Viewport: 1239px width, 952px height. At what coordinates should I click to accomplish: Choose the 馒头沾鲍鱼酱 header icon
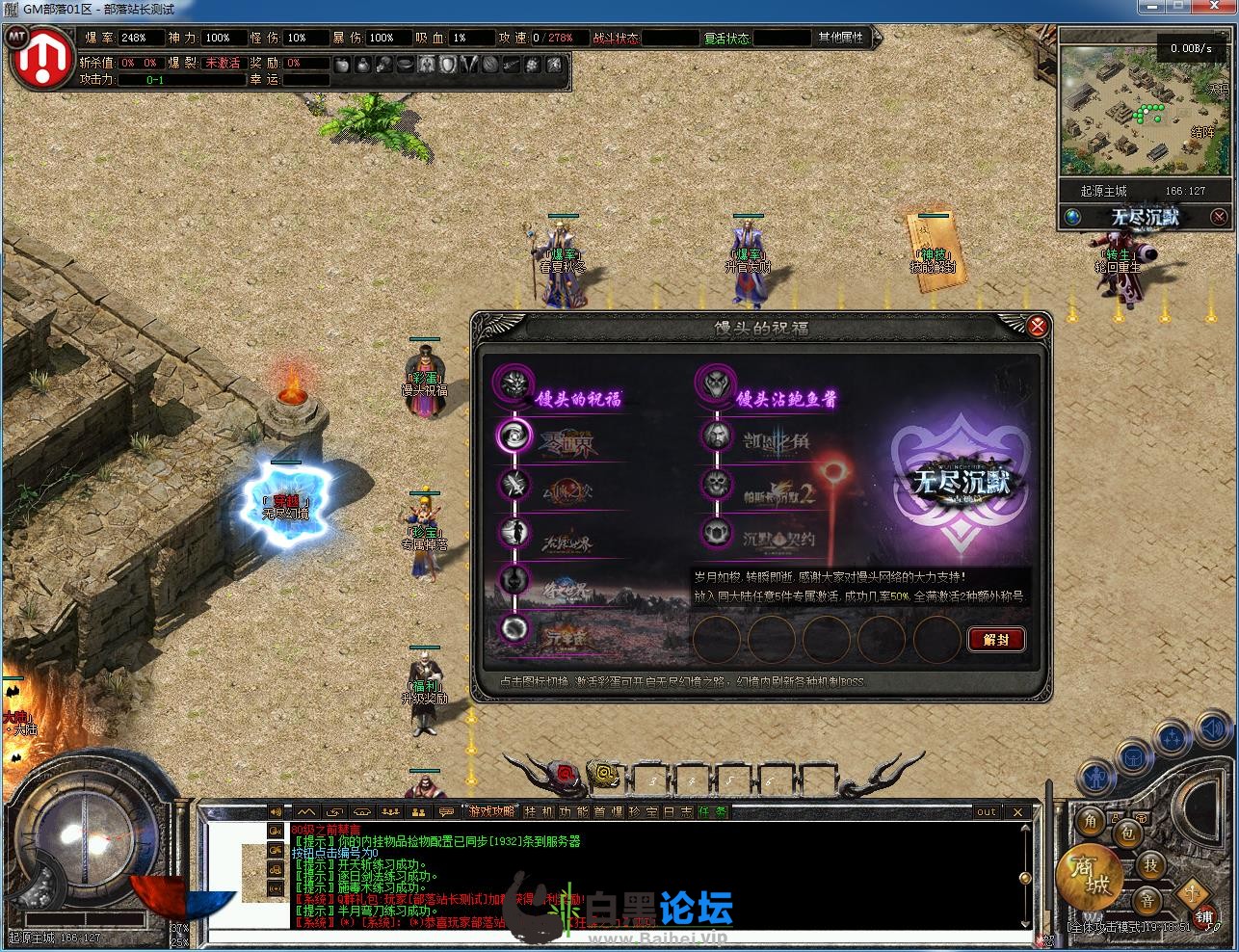point(716,384)
